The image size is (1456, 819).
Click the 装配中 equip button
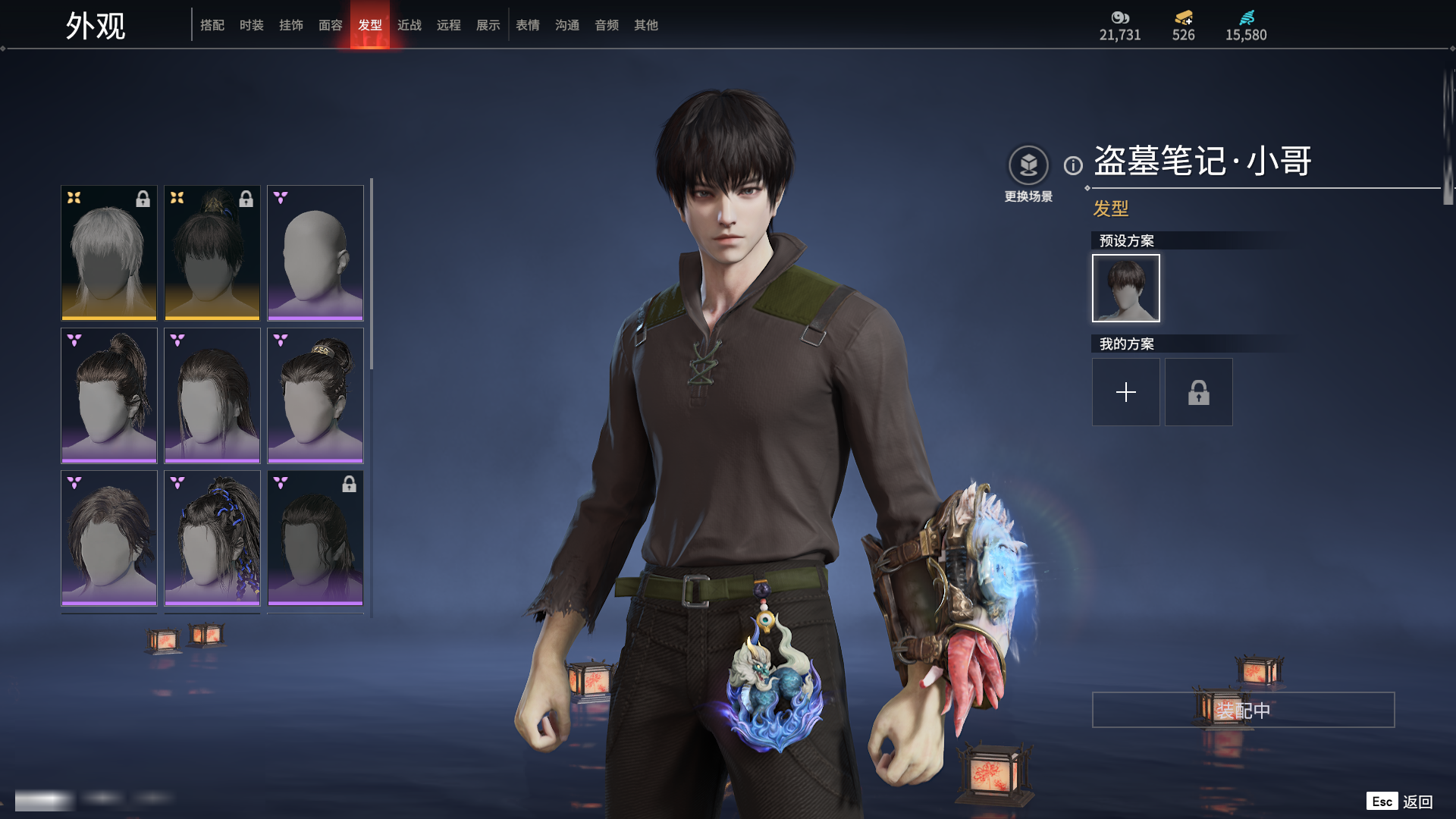(x=1243, y=710)
